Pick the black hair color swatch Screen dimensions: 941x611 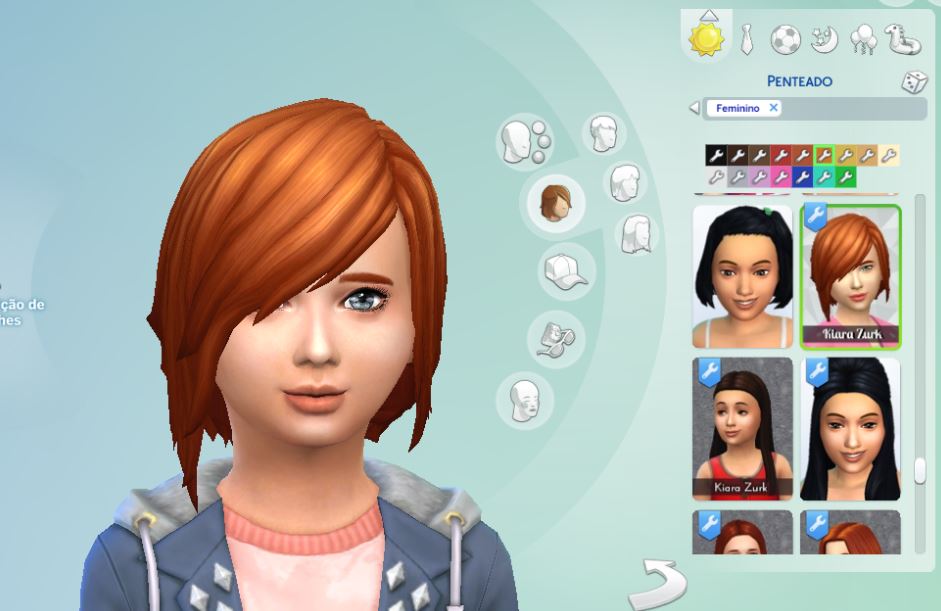tap(715, 155)
